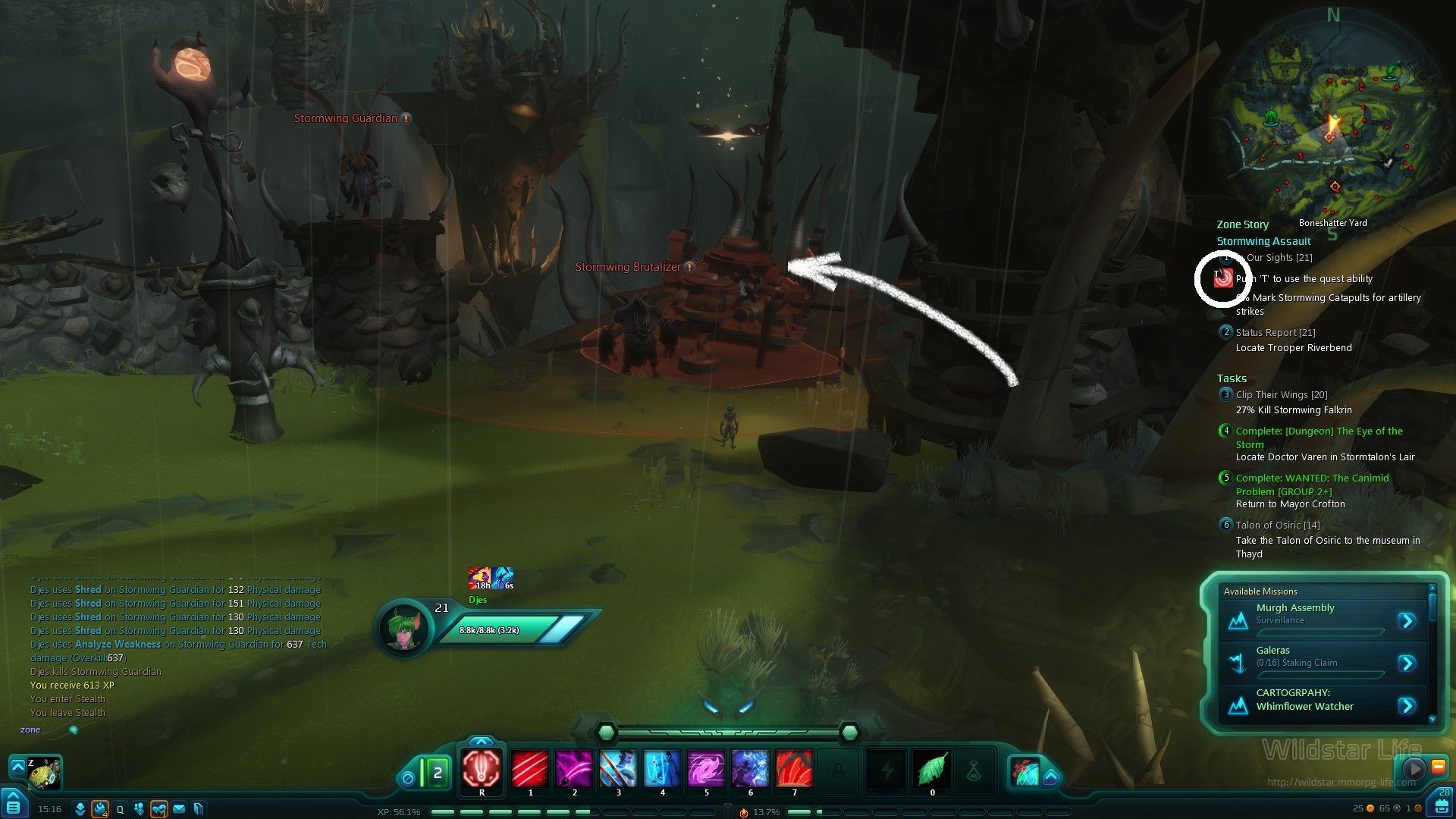Trigger the magenta claw ability in slot 2
This screenshot has width=1456, height=819.
tap(574, 769)
